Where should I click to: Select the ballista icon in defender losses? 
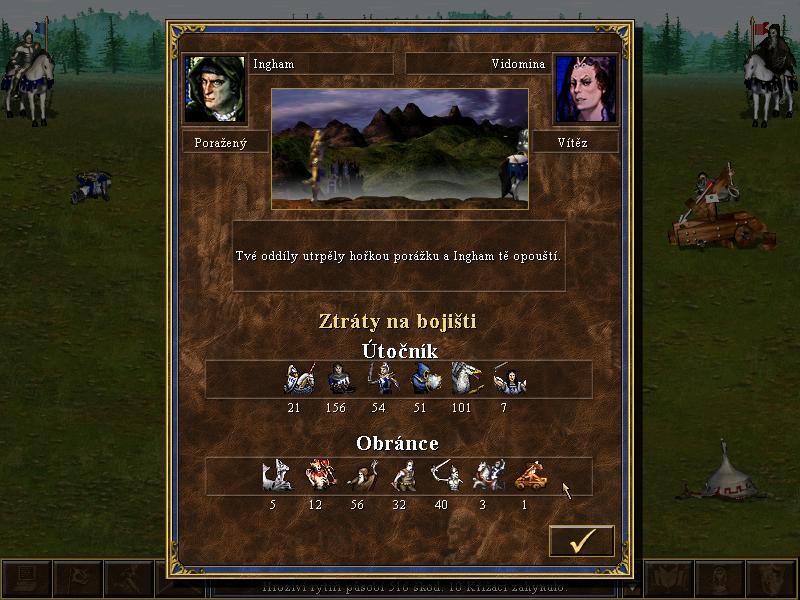coord(530,476)
